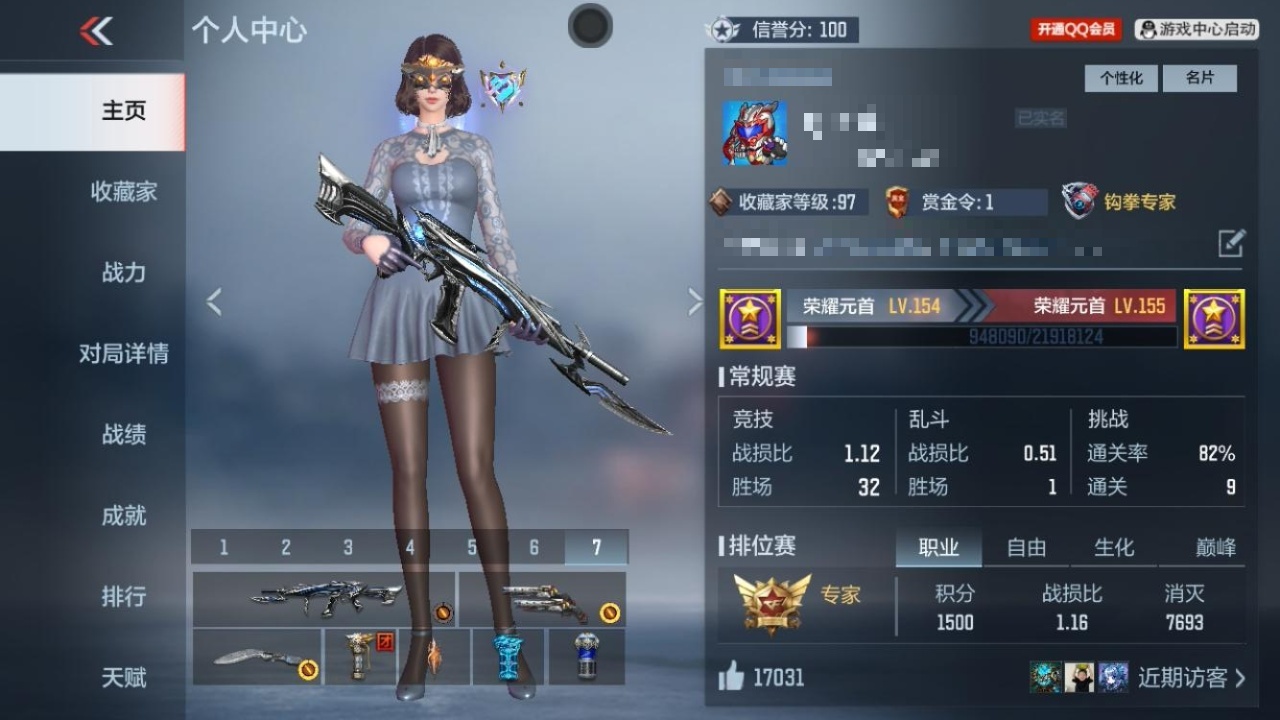Open the 名片 name card button

coord(1199,78)
